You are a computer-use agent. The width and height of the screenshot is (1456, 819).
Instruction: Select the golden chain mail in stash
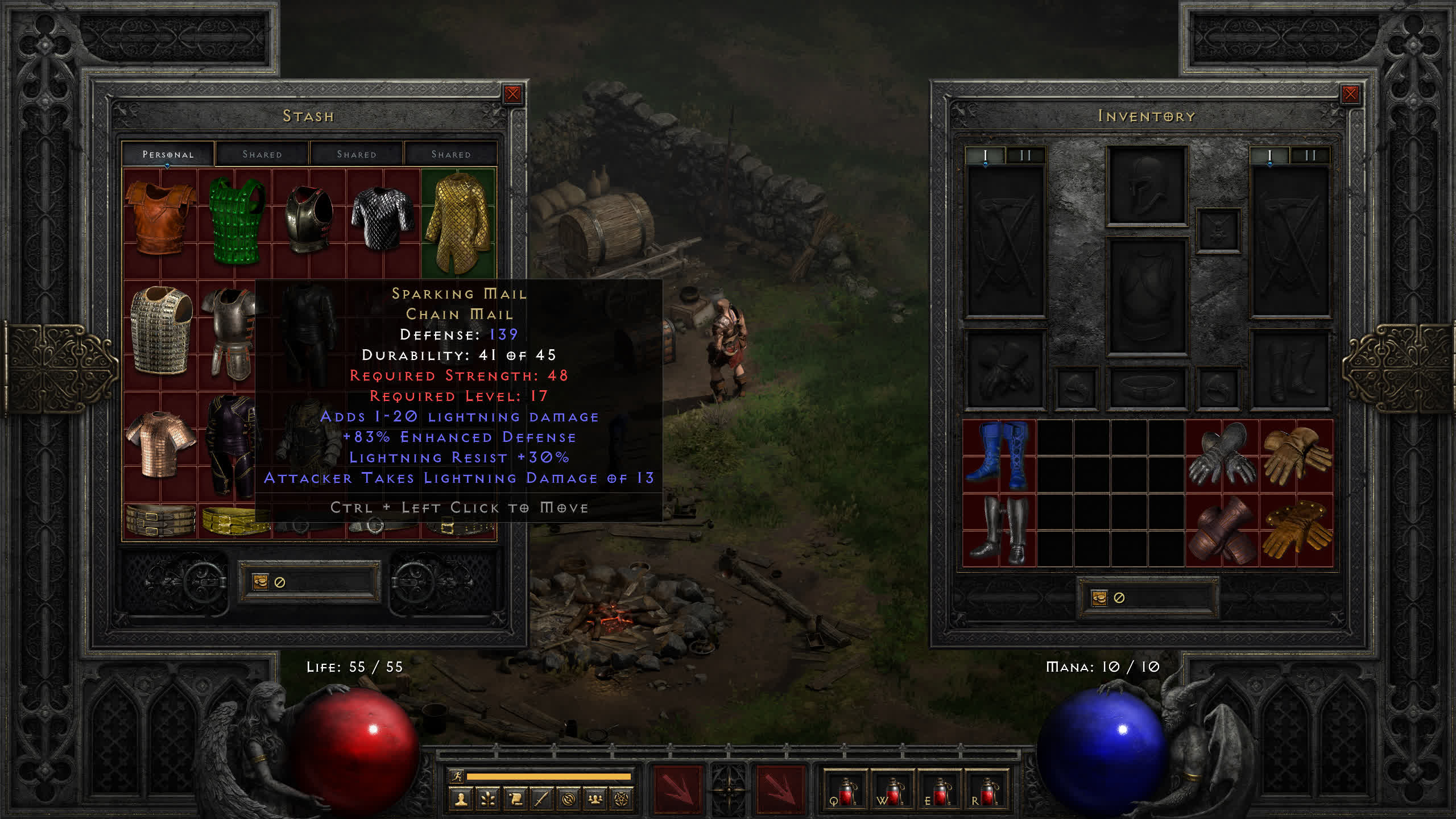point(458,222)
